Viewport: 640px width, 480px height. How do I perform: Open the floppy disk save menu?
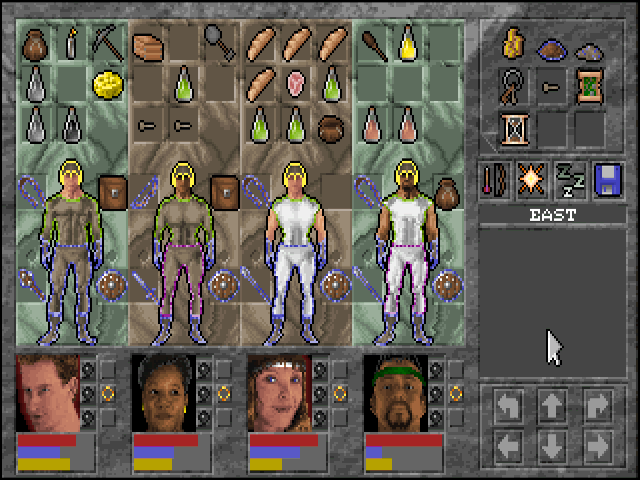click(606, 179)
